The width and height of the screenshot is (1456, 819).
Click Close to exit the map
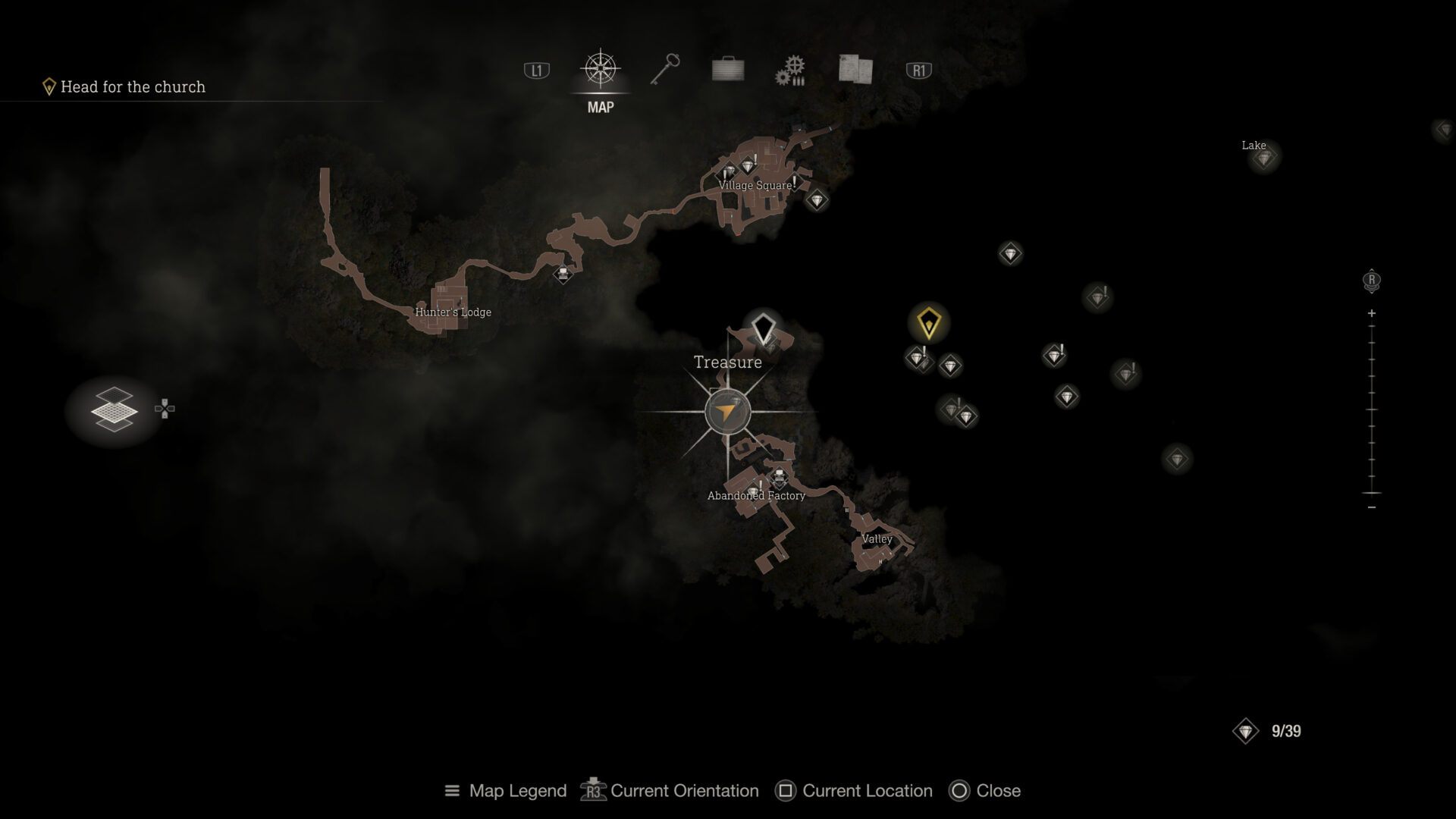tap(984, 791)
